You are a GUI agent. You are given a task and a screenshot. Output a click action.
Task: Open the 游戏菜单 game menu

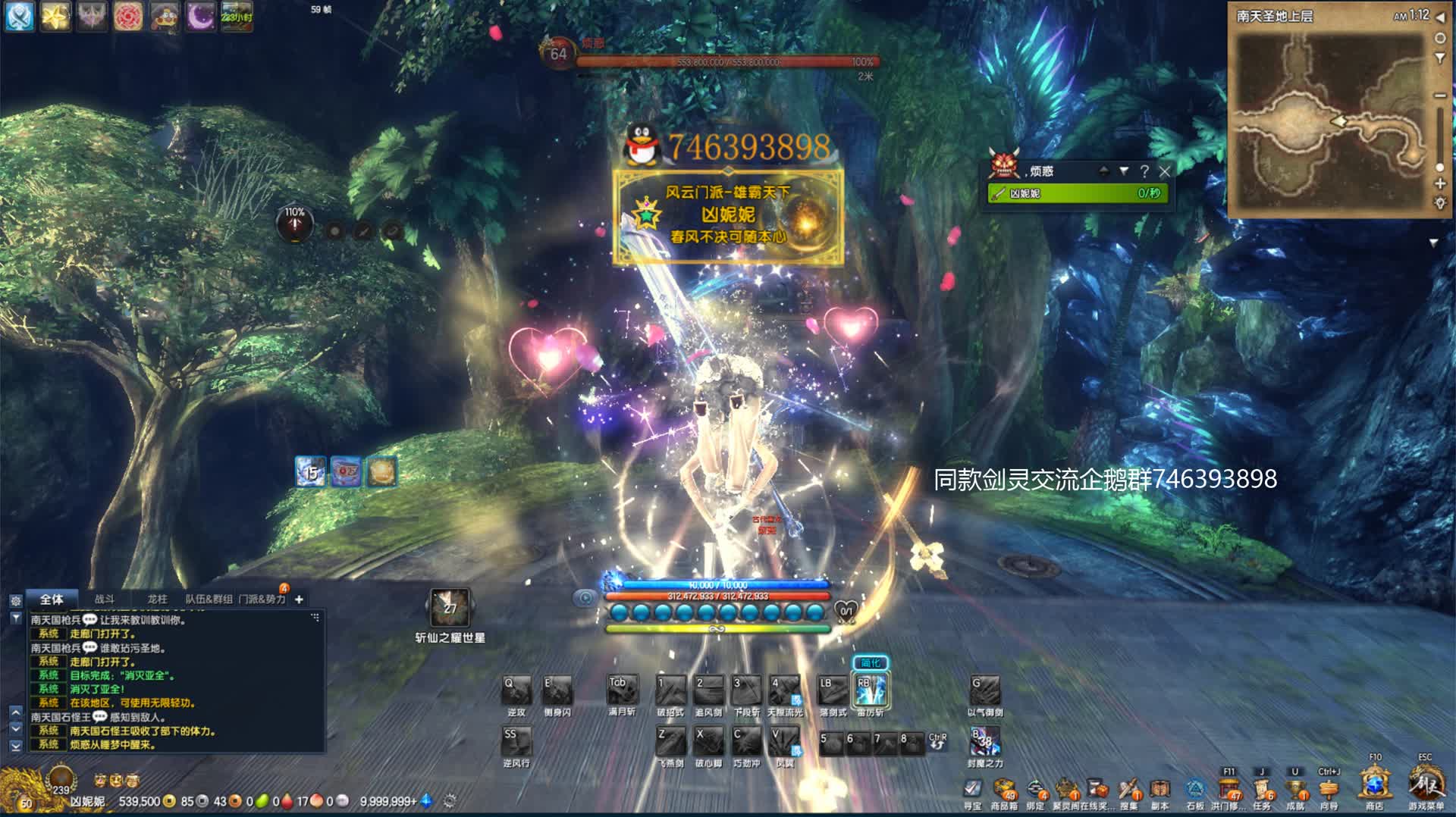pos(1425,784)
